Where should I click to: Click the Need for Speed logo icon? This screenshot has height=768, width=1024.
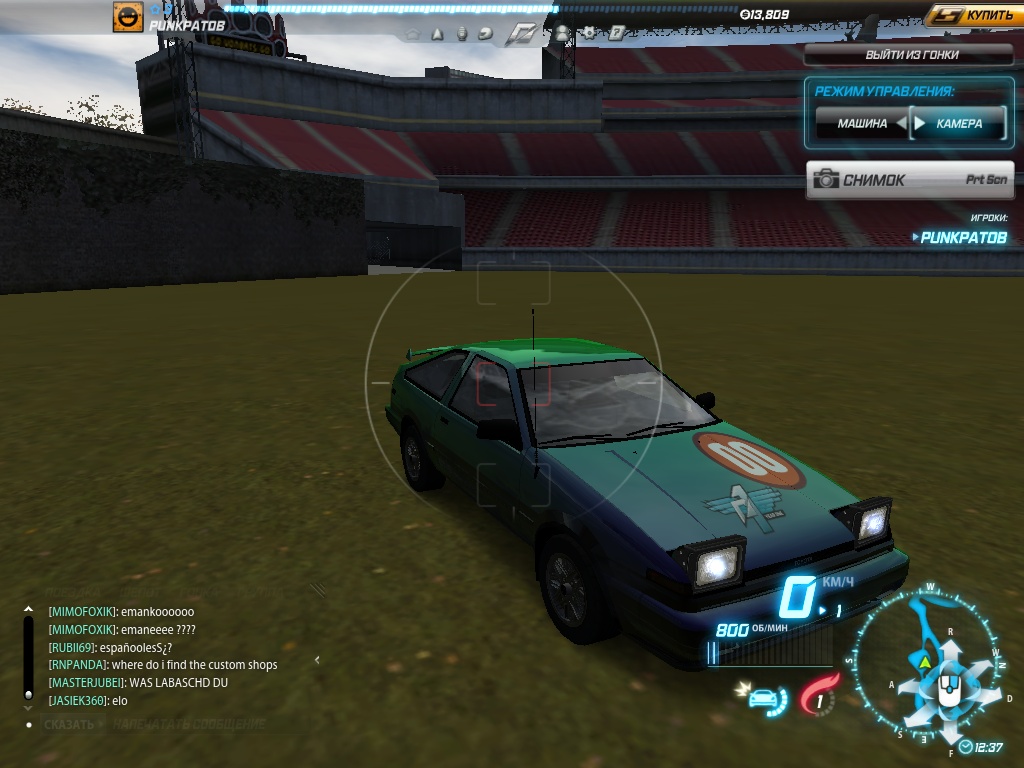(521, 33)
